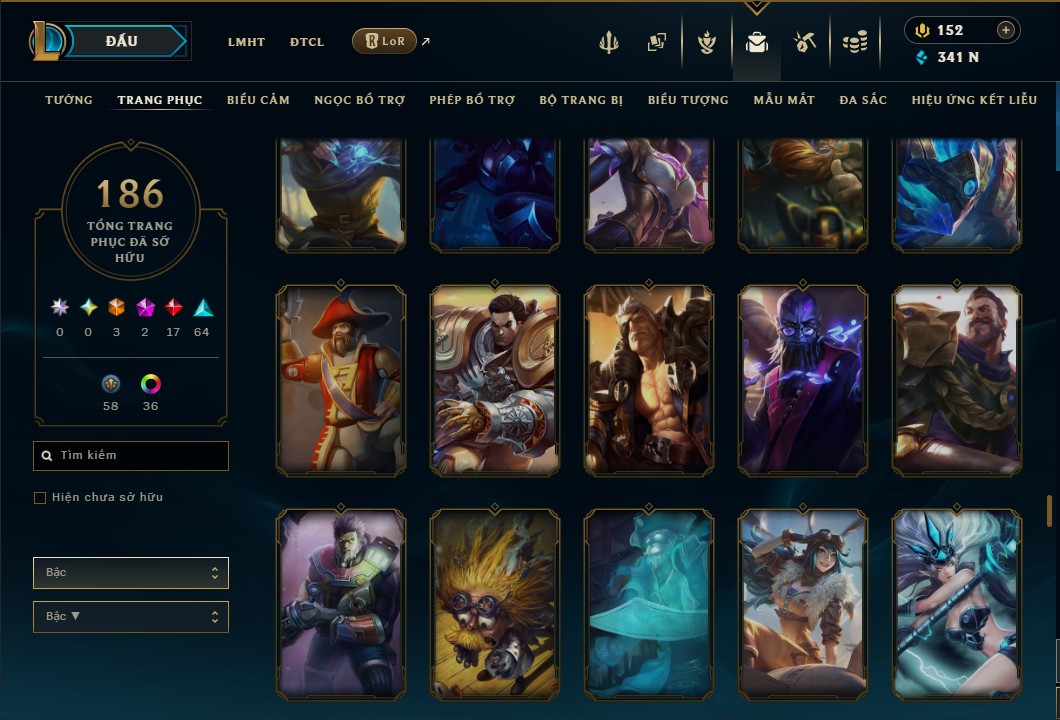Select the pirate skin with red hat

coord(341,380)
